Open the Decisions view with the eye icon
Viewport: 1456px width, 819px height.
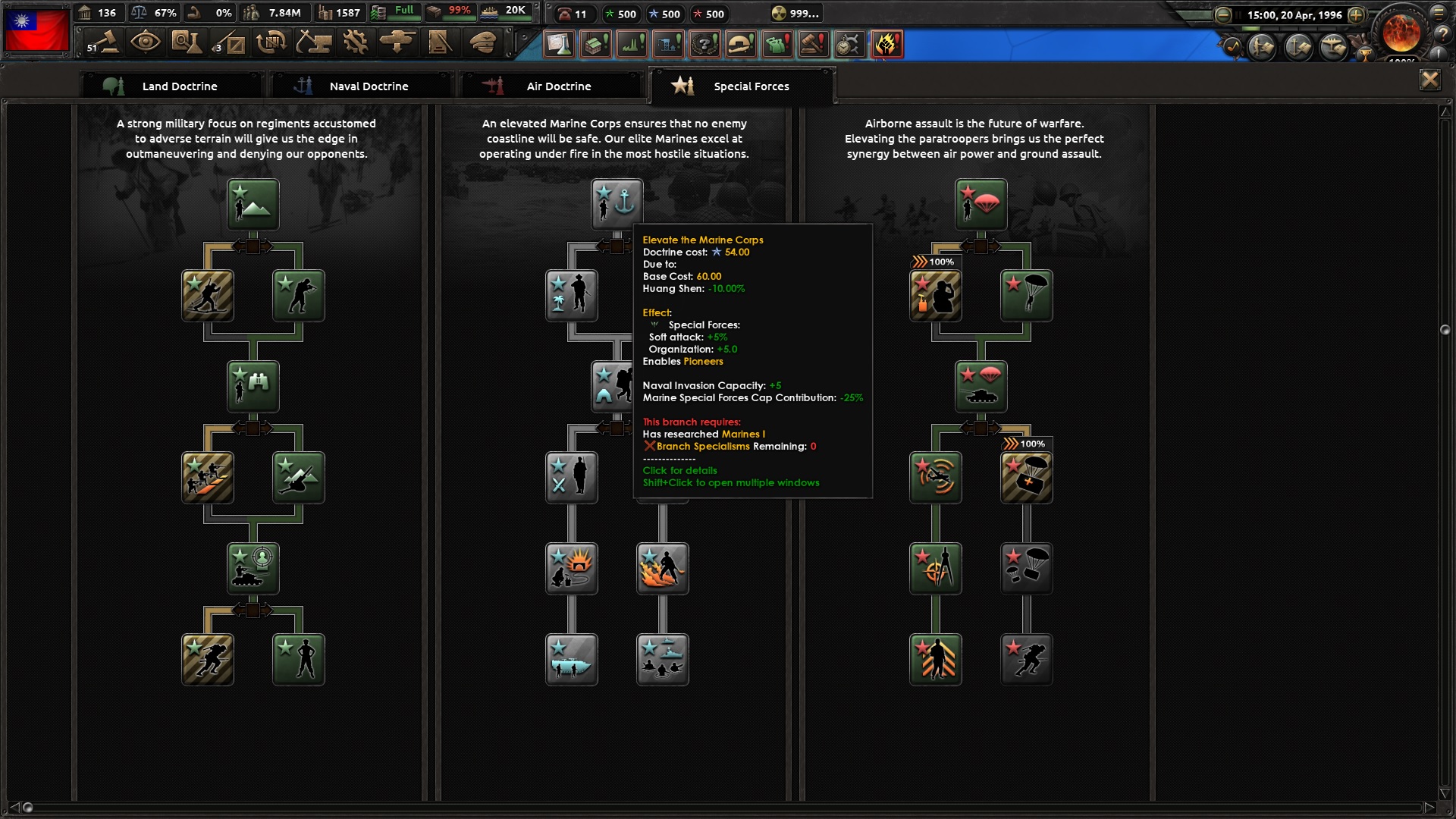(x=146, y=42)
